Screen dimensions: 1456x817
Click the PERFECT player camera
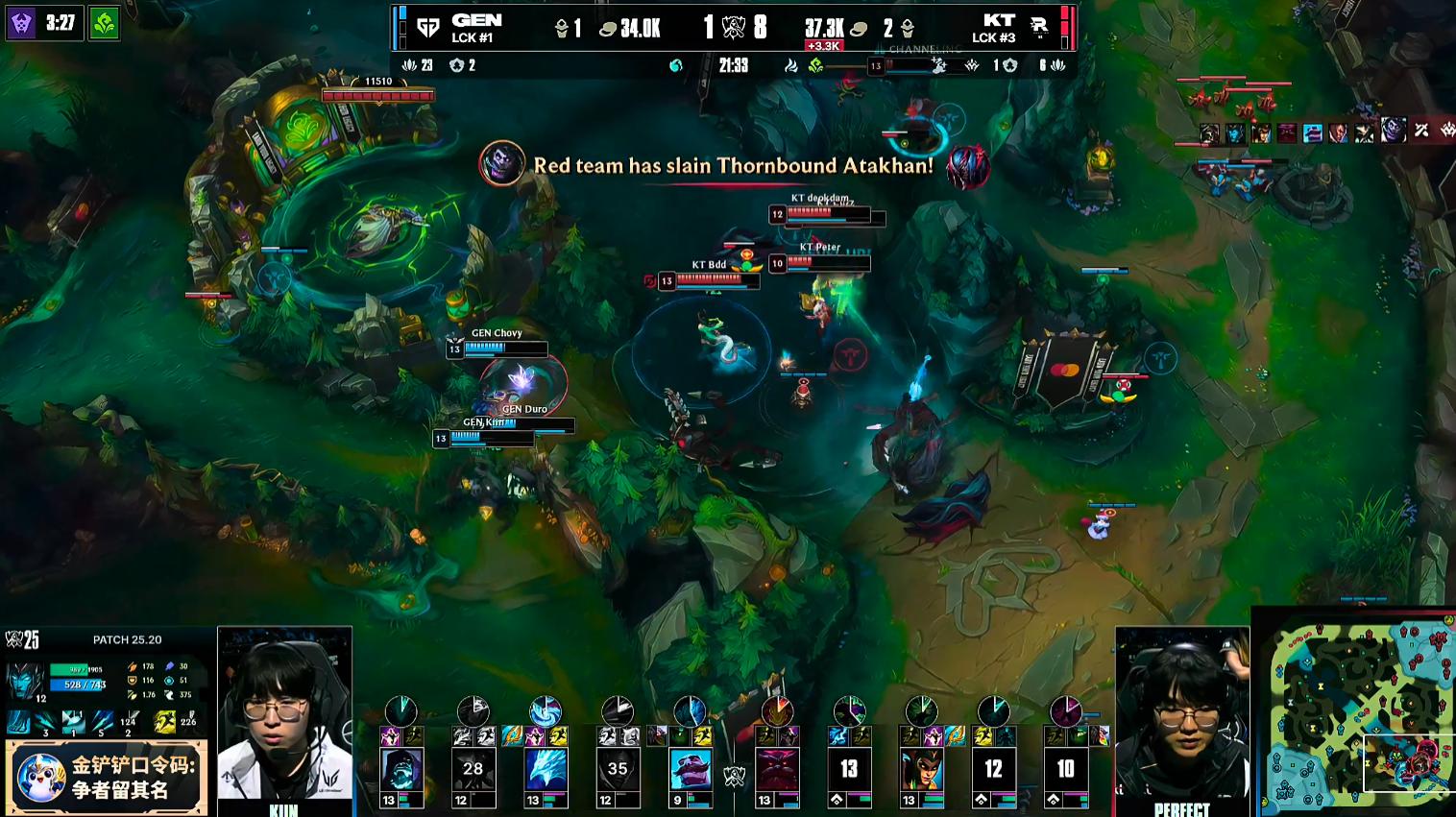coord(1182,715)
